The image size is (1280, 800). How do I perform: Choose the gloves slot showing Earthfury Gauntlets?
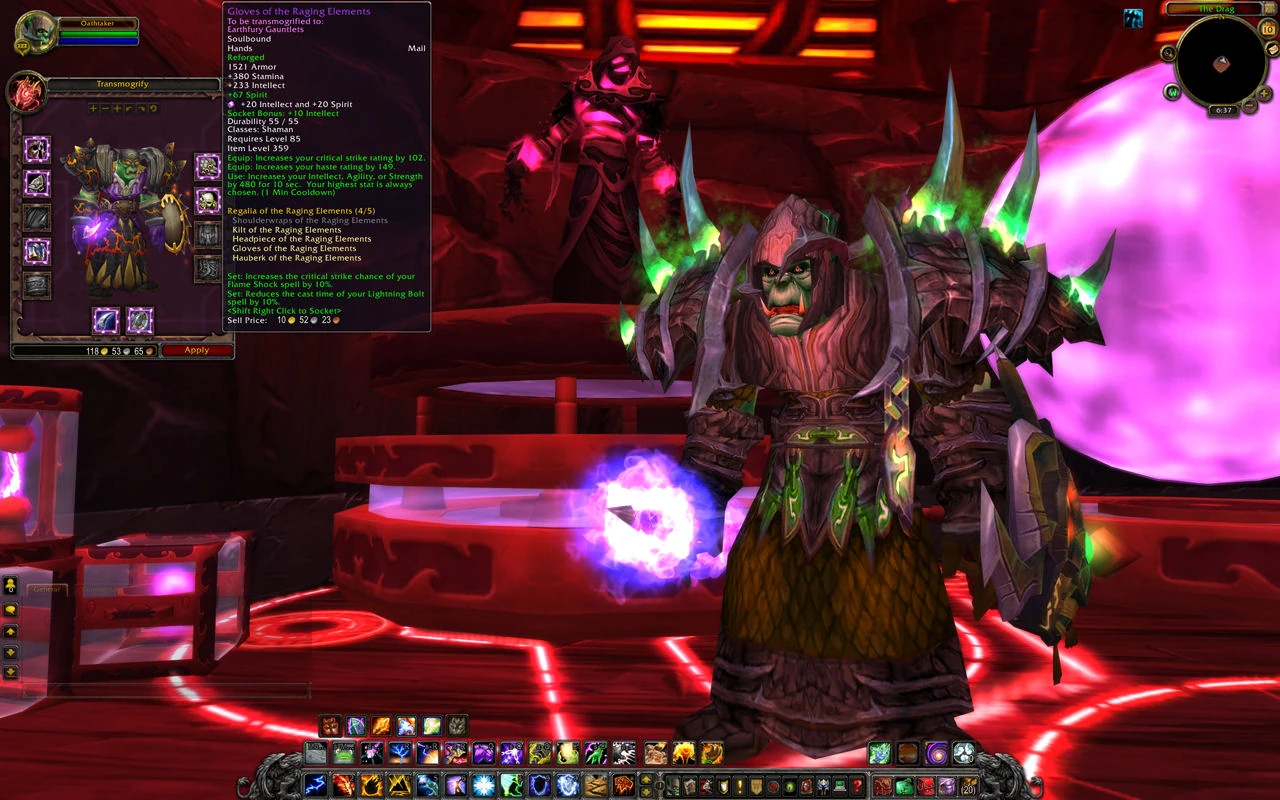[x=208, y=166]
